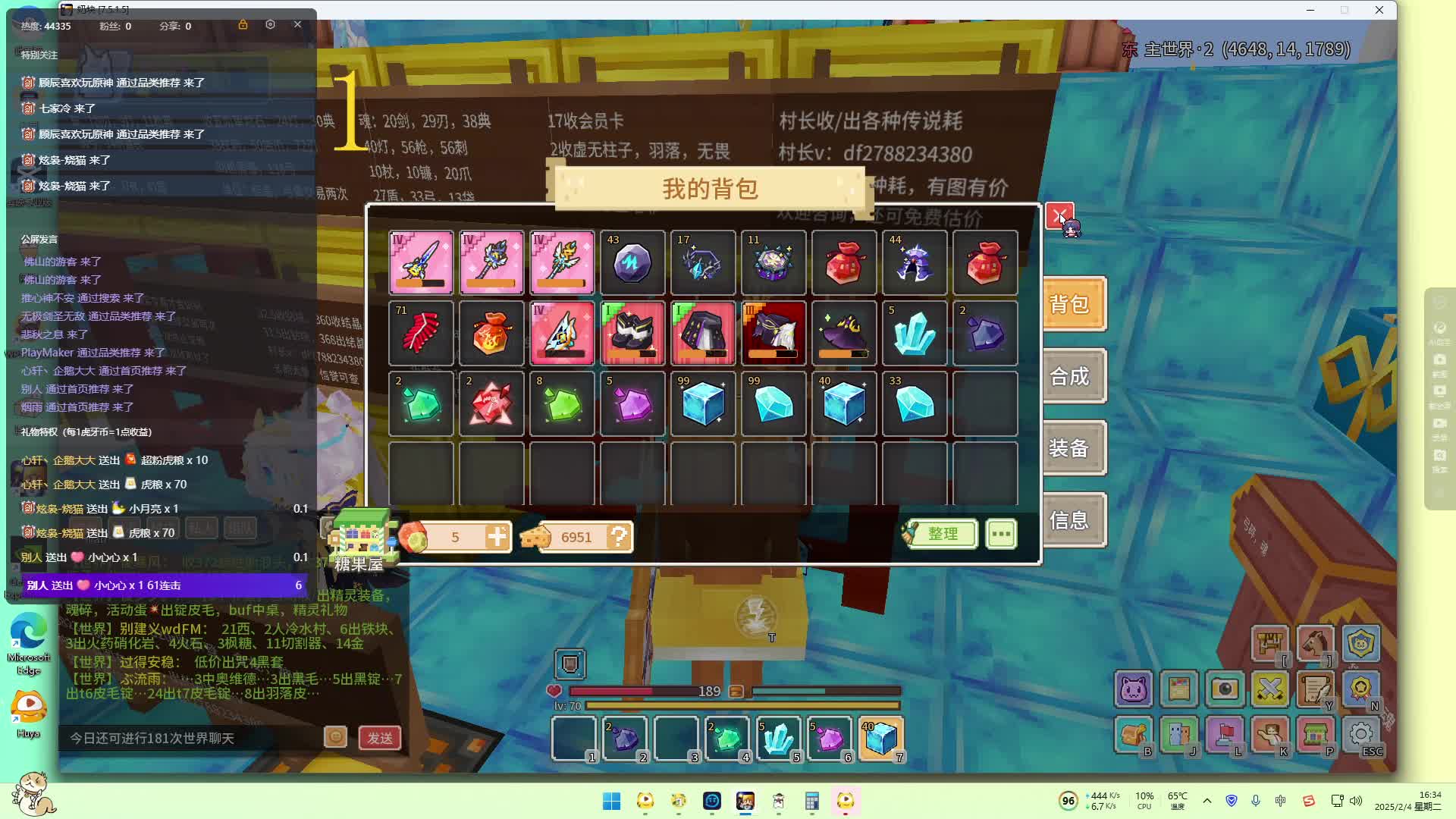Switch to the 背包 tab
This screenshot has width=1456, height=819.
1073,305
